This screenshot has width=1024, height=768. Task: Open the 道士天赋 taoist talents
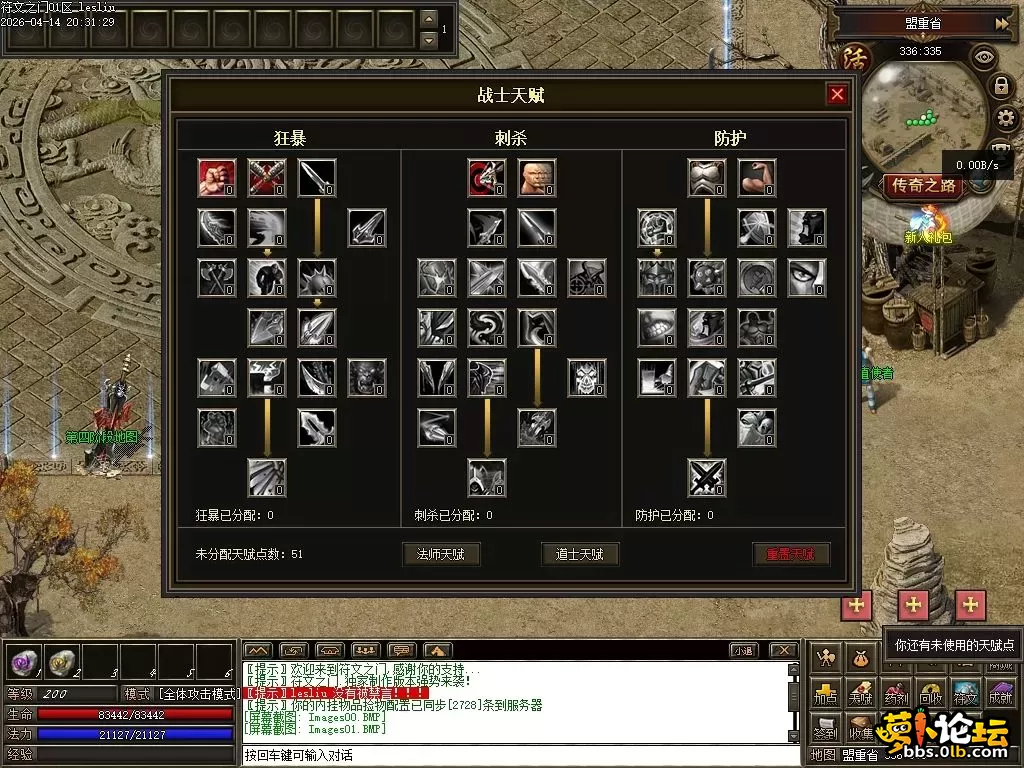tap(580, 554)
